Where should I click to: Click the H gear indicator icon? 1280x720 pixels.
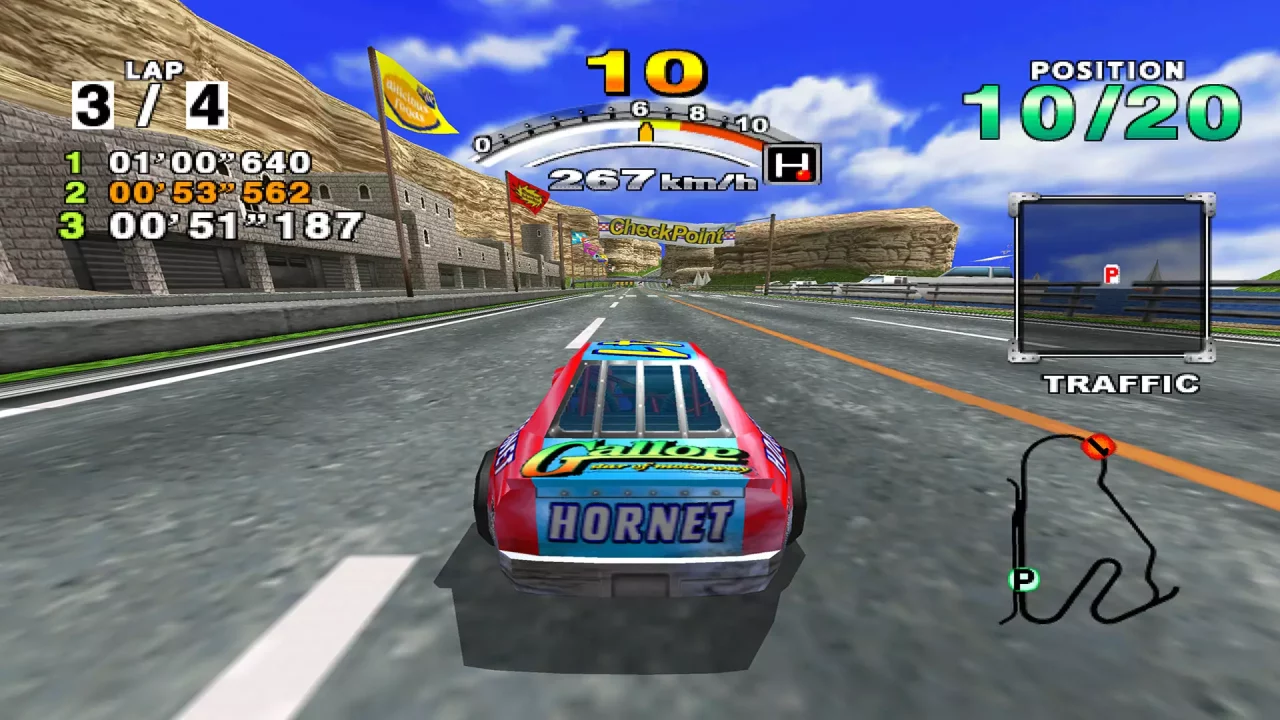(x=792, y=164)
